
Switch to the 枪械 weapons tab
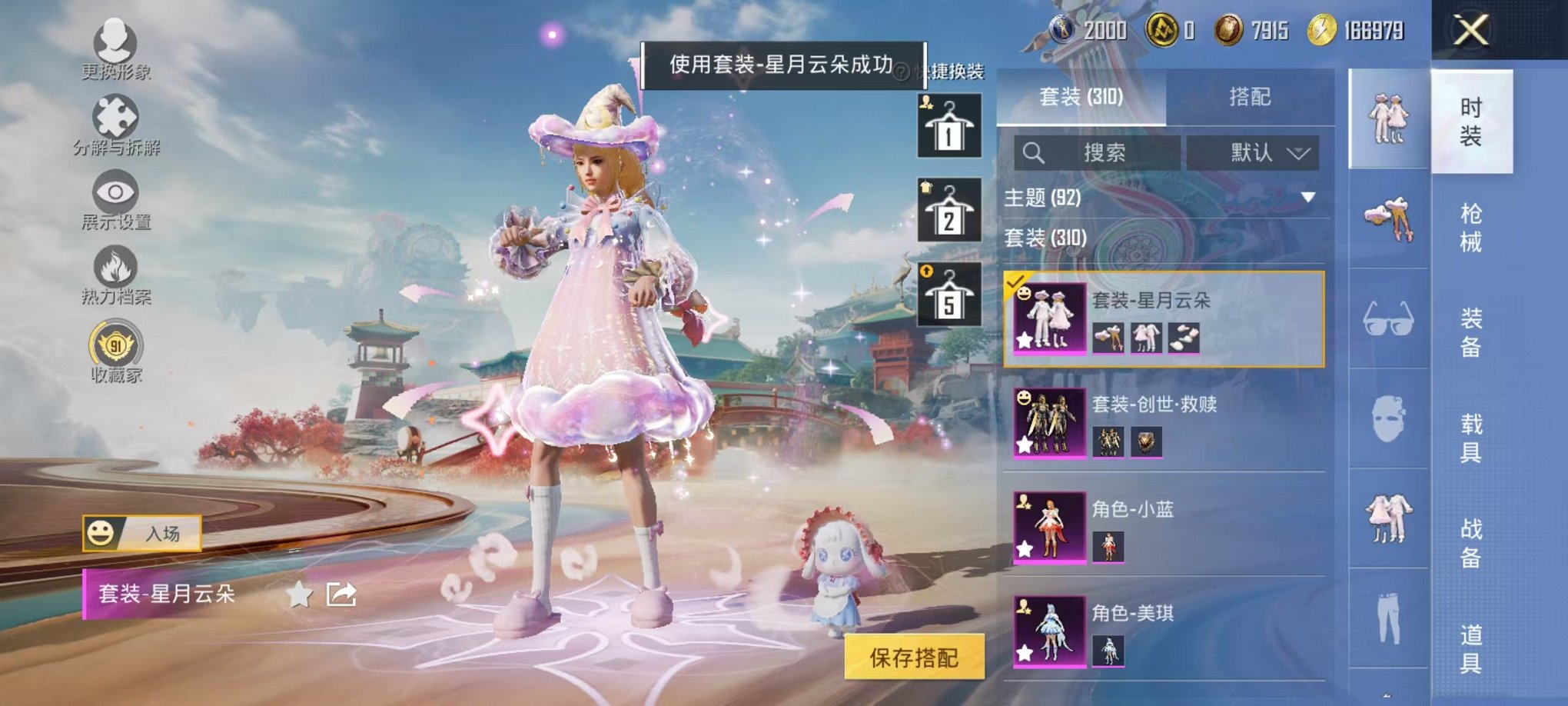point(1472,227)
